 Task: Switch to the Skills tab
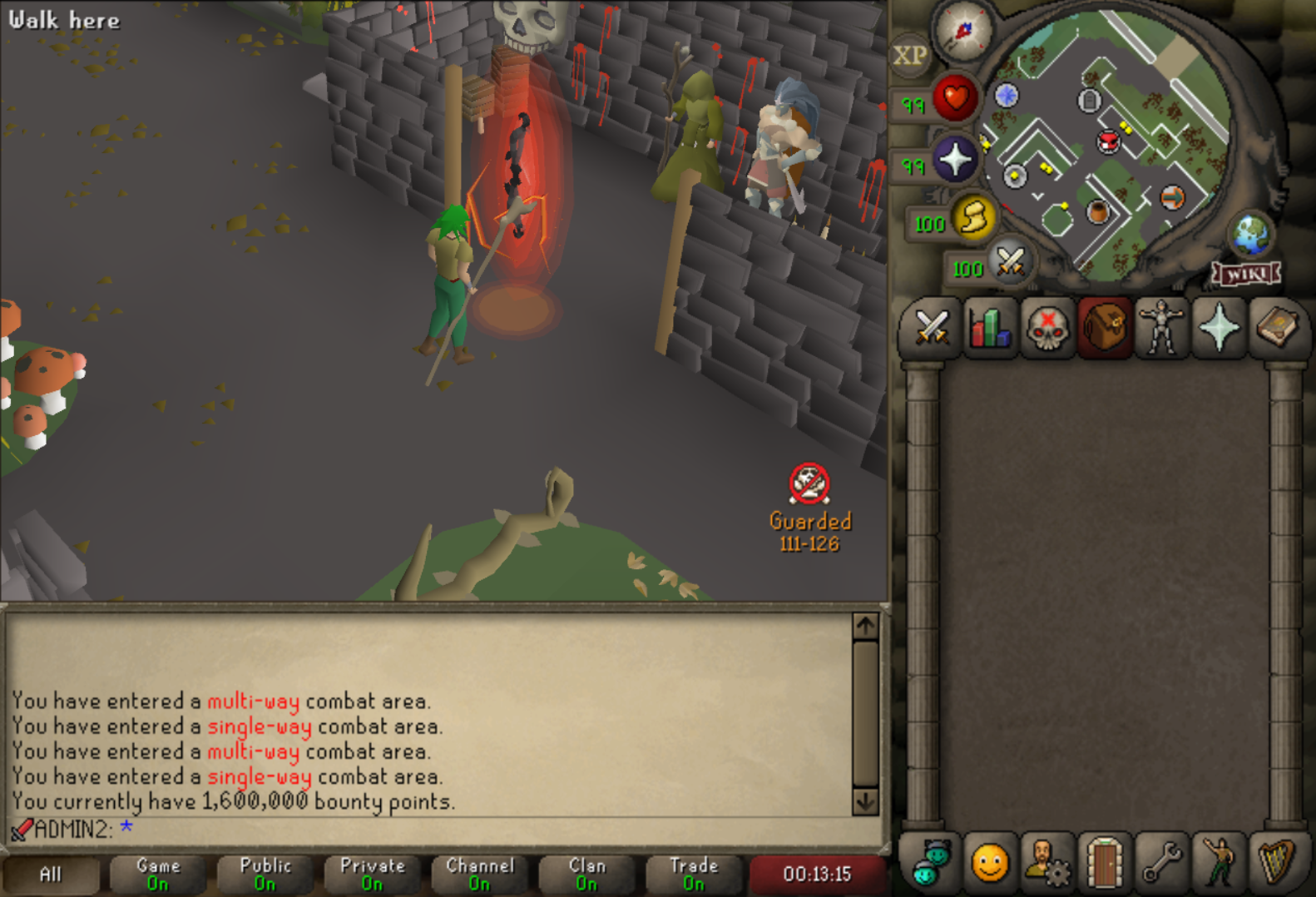pyautogui.click(x=989, y=328)
